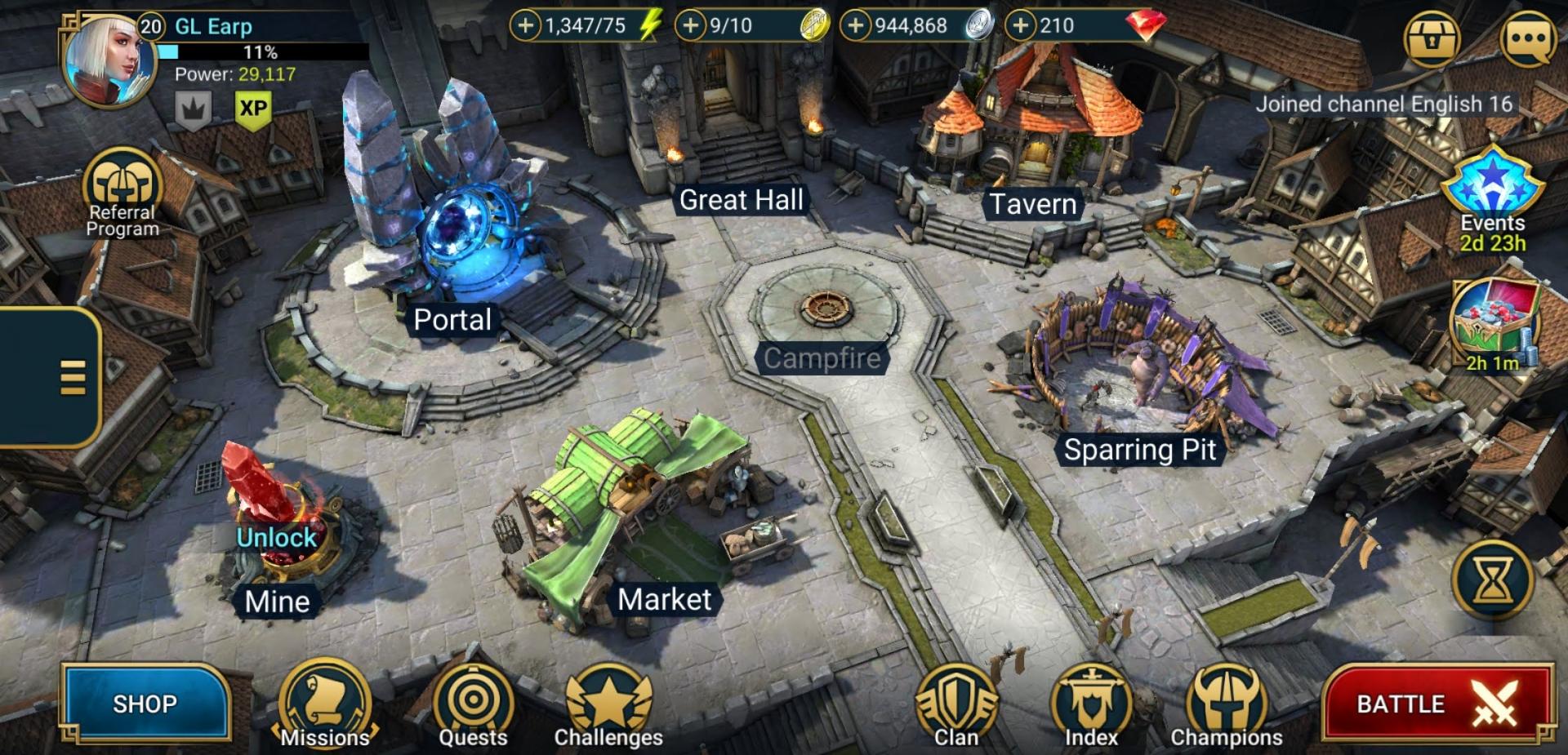Add energy with the plus button
Image resolution: width=1568 pixels, height=755 pixels.
(527, 24)
